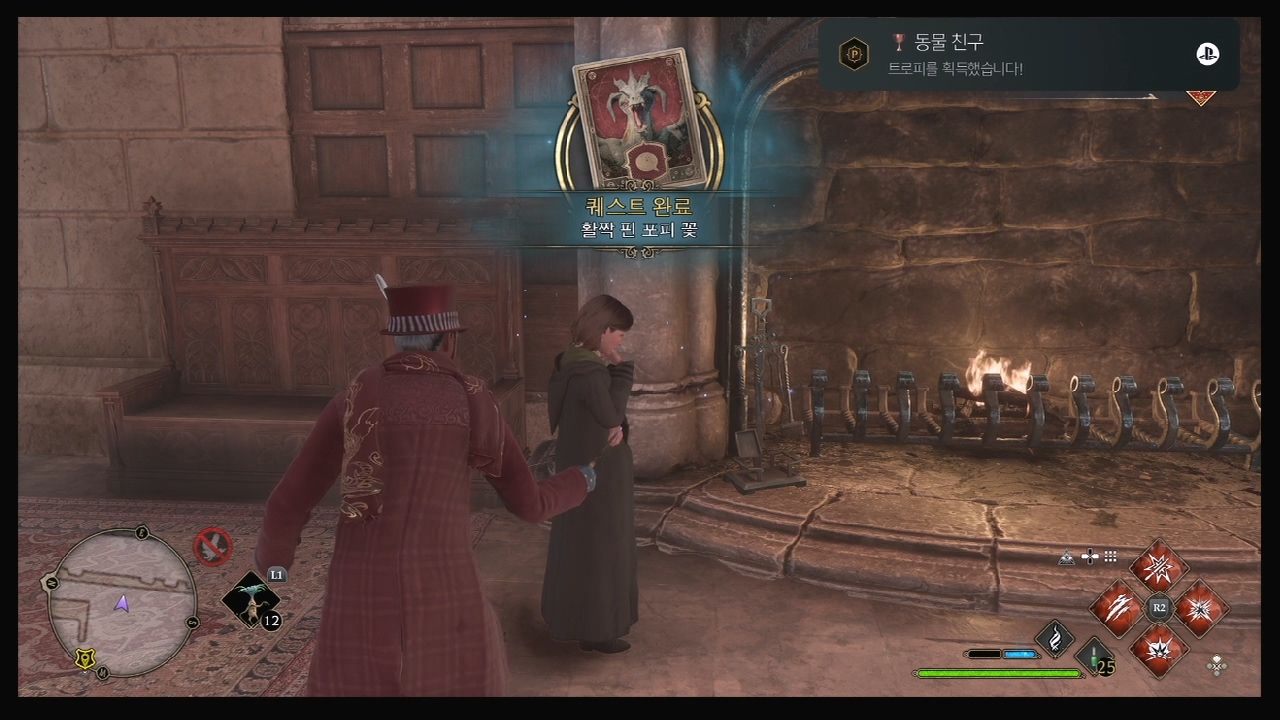The image size is (1280, 720).
Task: Select the yellow quest marker on the minimap
Action: 84,658
